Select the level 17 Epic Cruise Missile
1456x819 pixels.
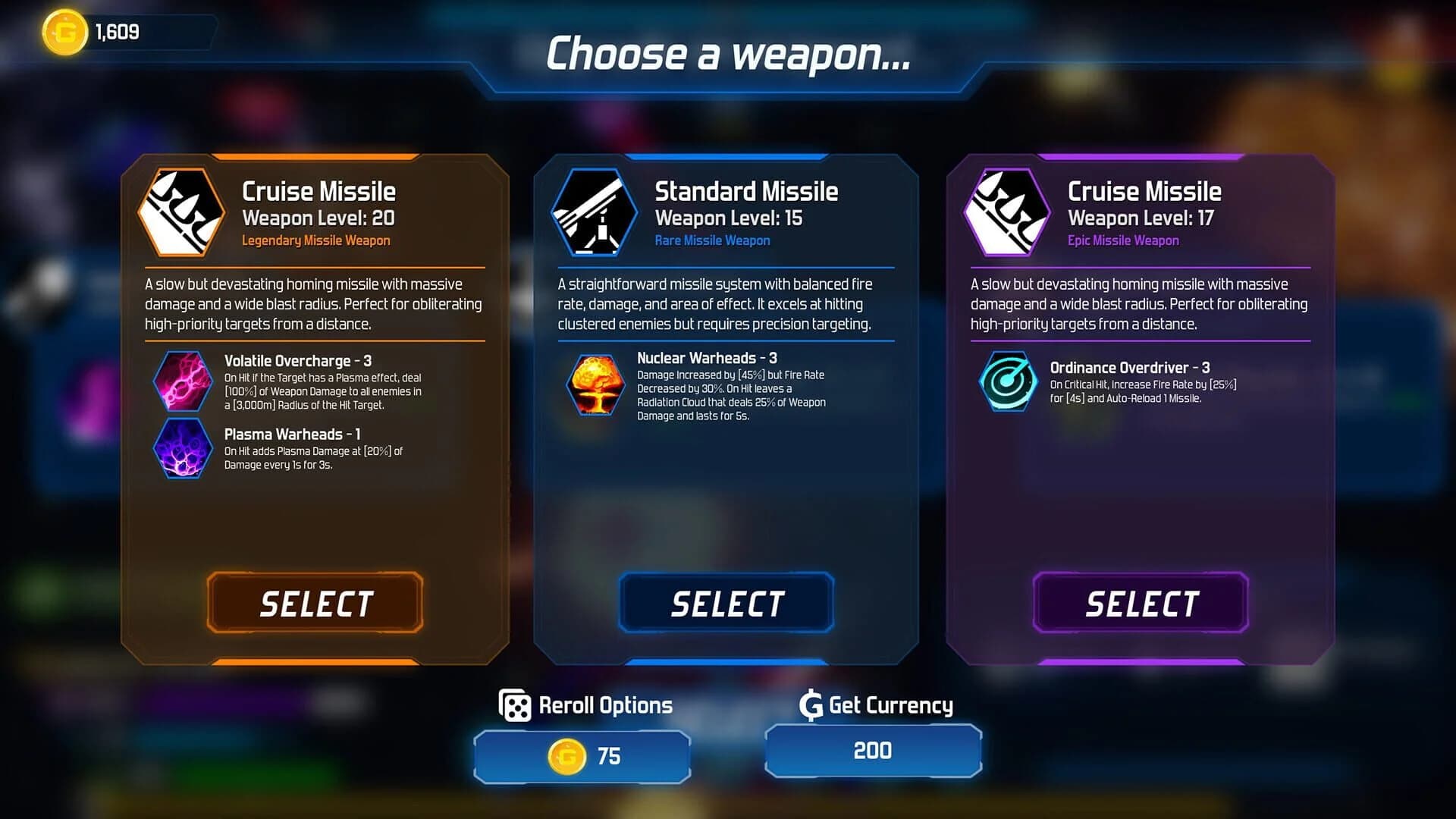pyautogui.click(x=1139, y=603)
